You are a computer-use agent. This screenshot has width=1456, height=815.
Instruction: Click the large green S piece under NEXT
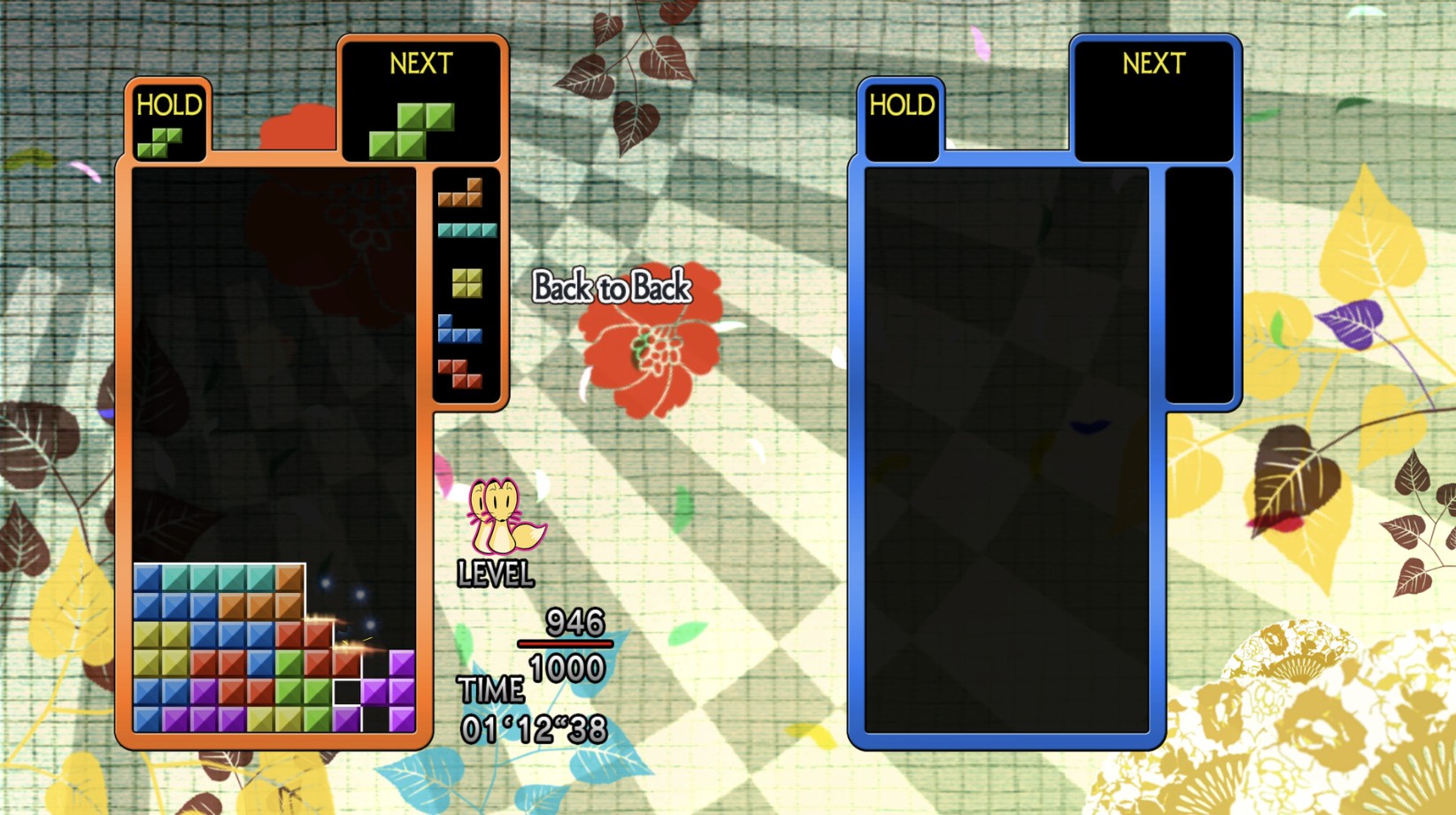click(x=412, y=130)
